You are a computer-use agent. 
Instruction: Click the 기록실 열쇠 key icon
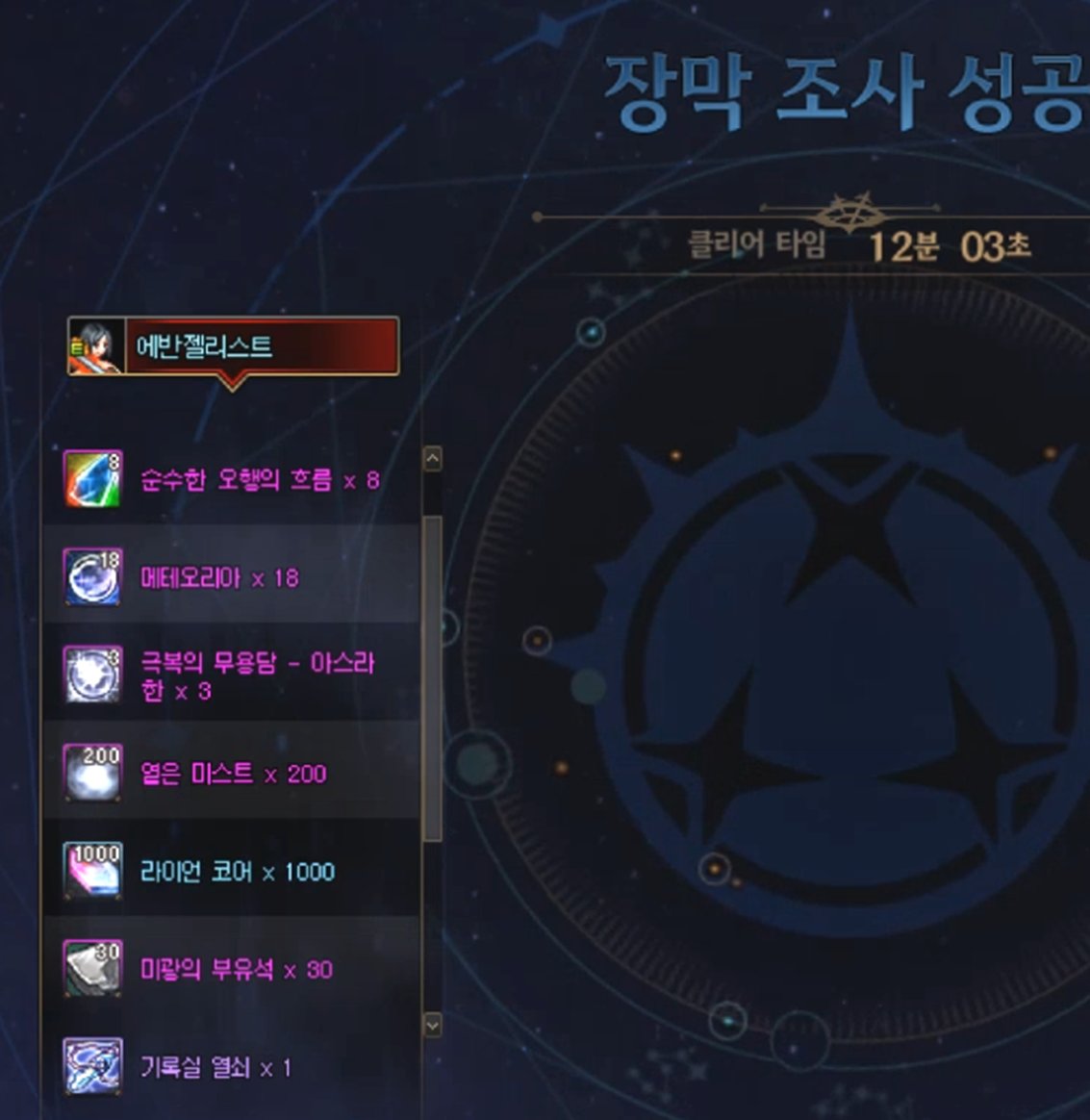(x=92, y=1066)
